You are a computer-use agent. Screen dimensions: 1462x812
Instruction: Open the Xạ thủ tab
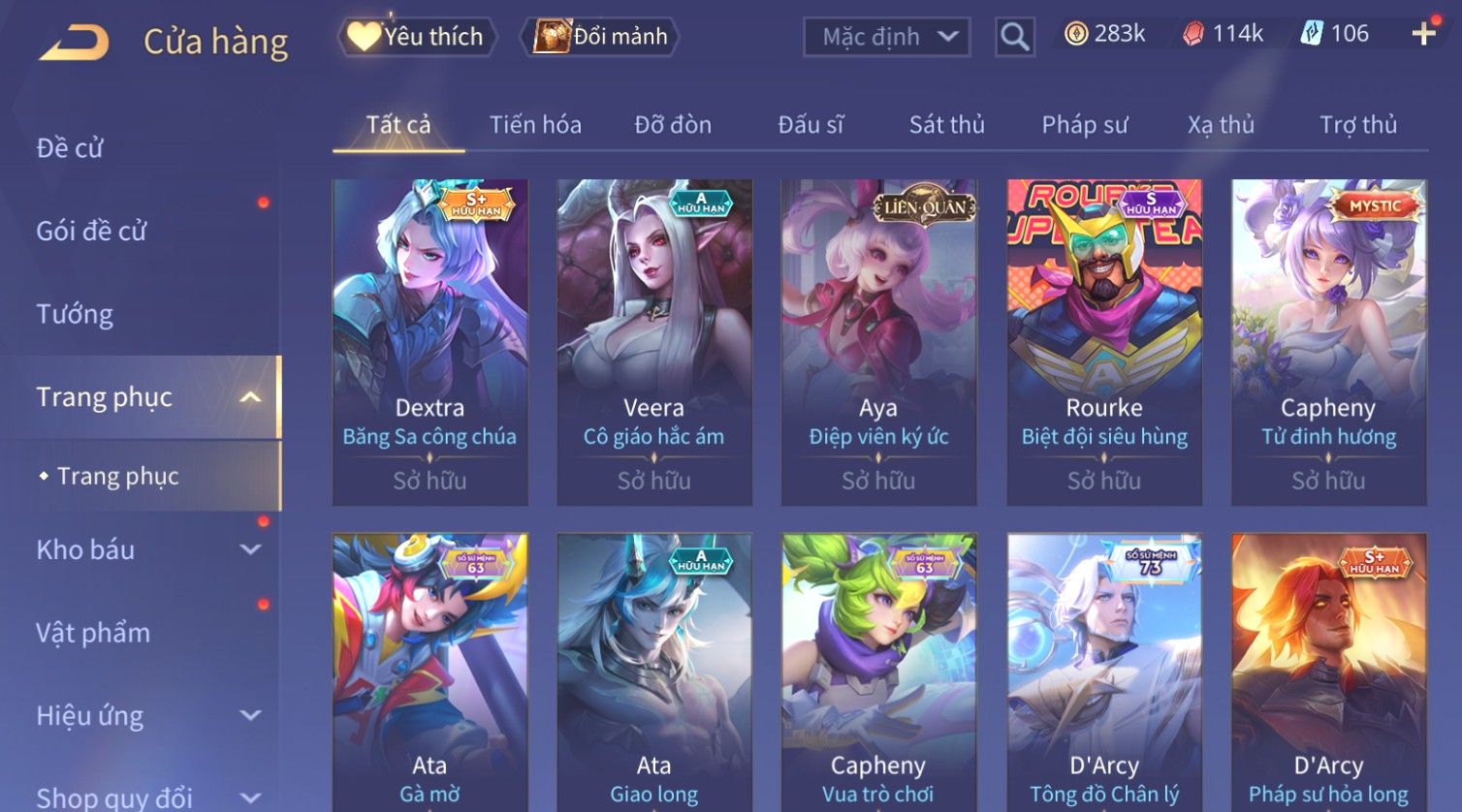pos(1221,125)
